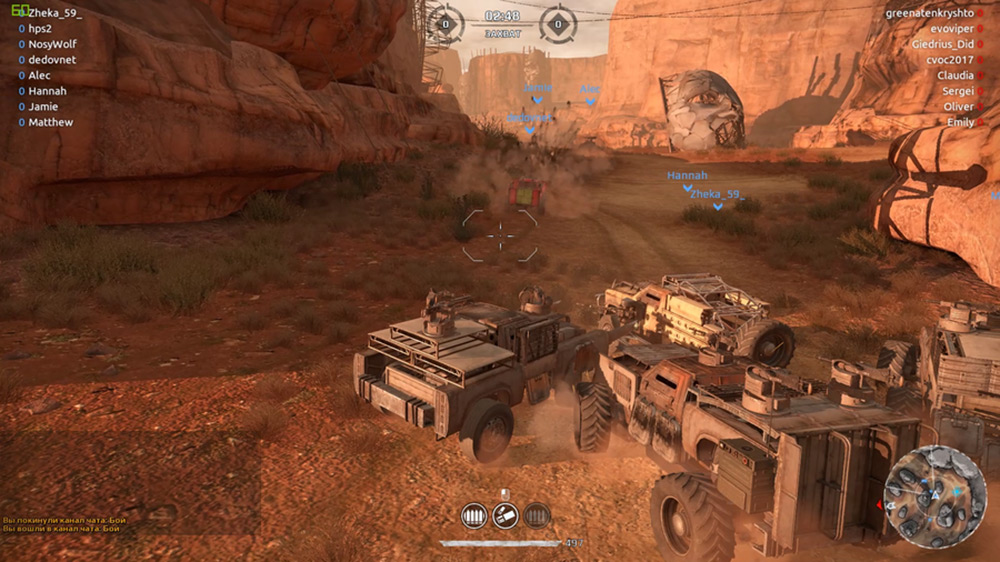Click Giedrius_Did in the enemy roster
1000x562 pixels.
click(942, 44)
